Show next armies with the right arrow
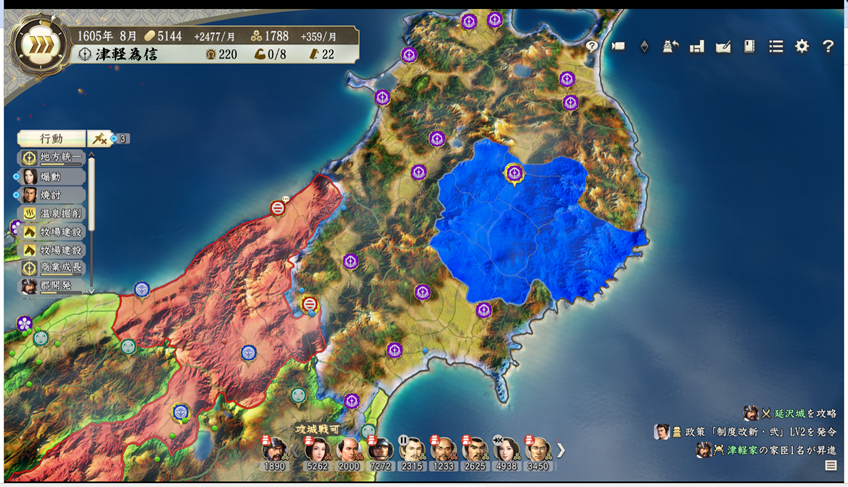This screenshot has height=487, width=848. (561, 450)
